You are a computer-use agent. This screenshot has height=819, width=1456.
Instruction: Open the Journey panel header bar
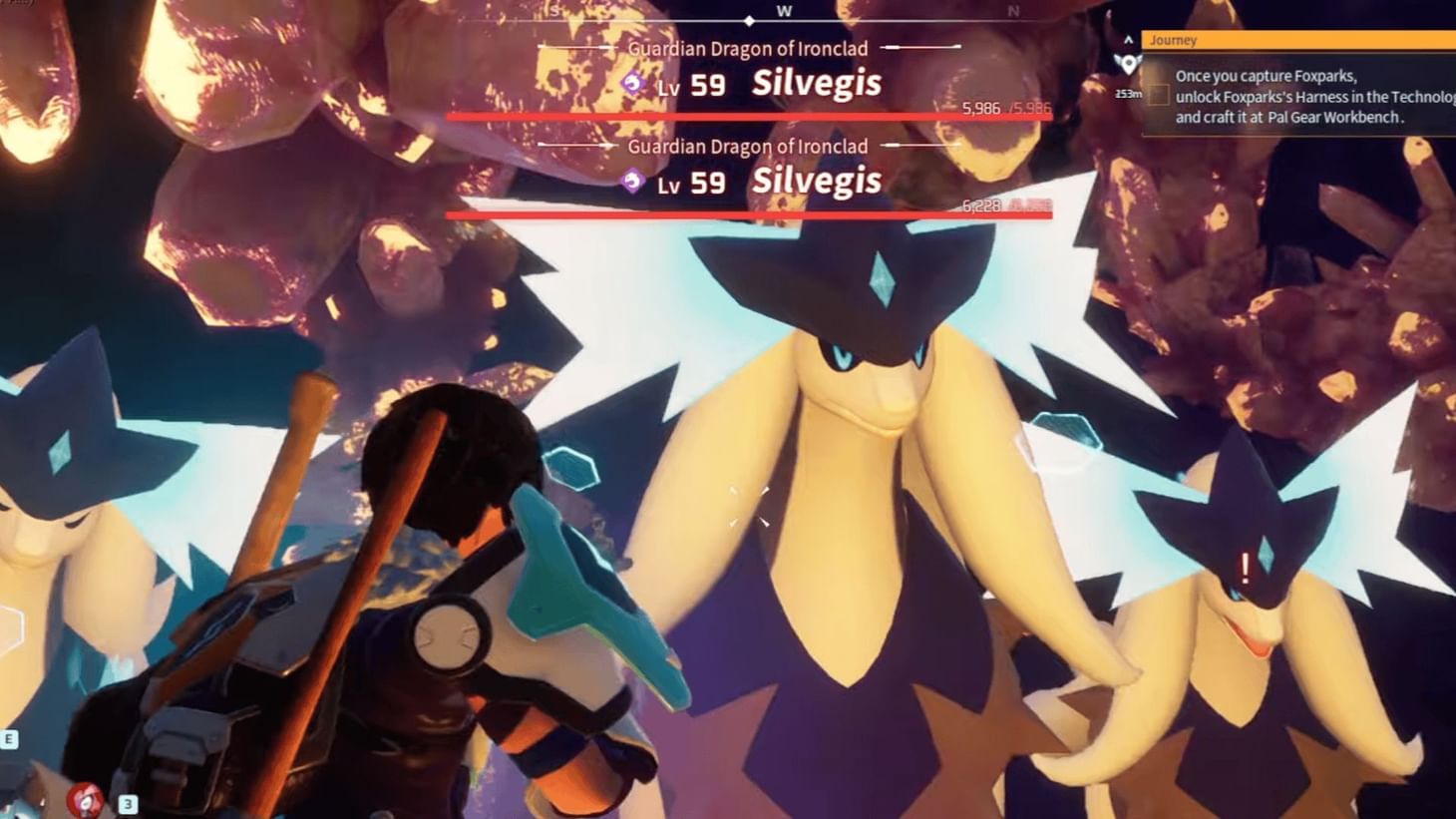(1296, 40)
